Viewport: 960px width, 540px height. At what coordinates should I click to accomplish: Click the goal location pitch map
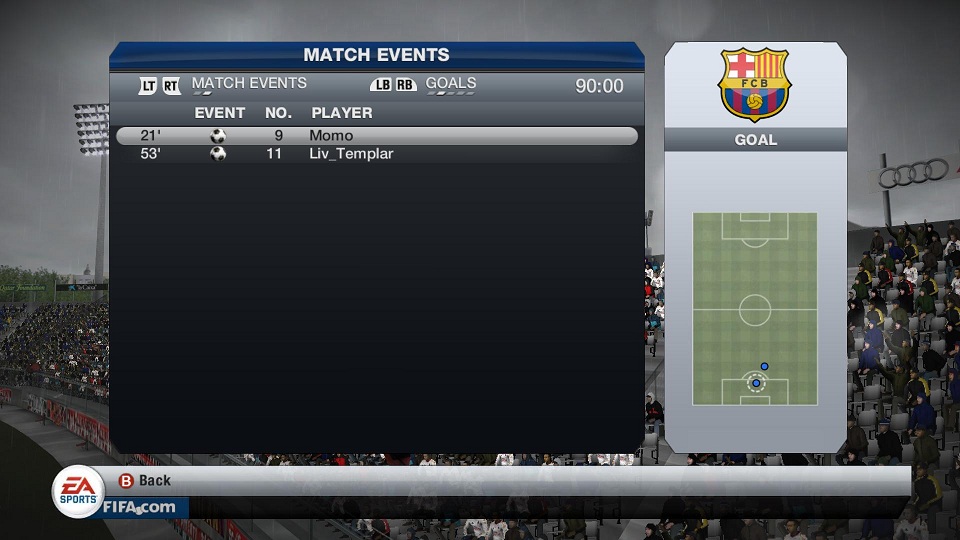point(755,309)
